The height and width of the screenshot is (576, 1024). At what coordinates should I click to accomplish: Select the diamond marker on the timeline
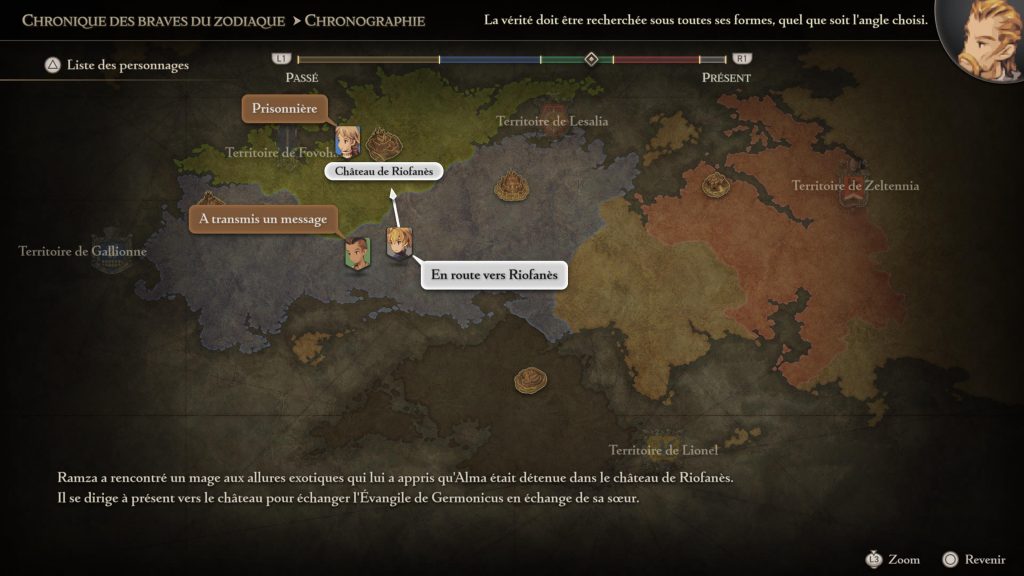coord(591,59)
